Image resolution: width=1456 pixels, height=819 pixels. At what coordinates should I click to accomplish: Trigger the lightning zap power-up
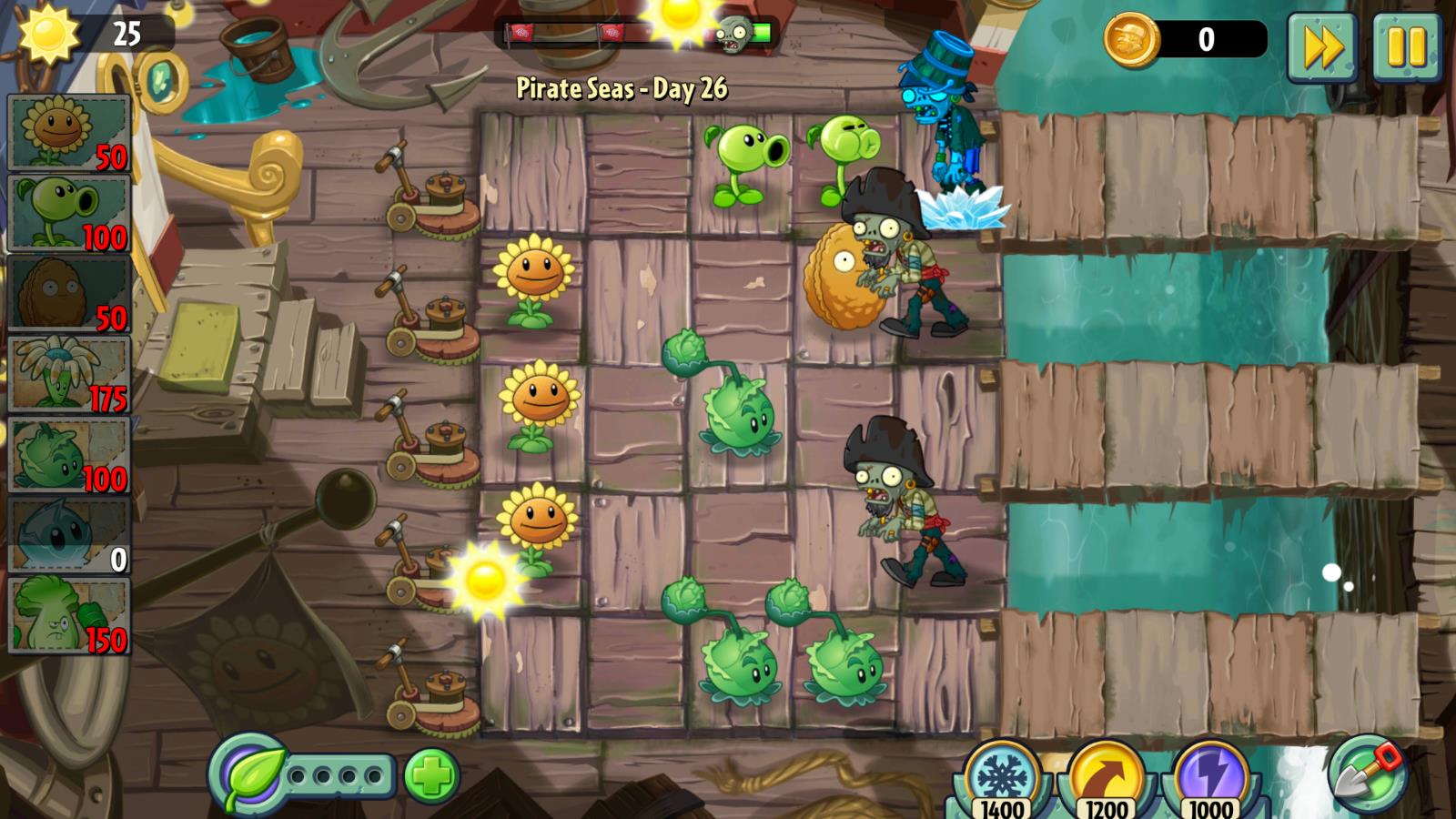(x=1211, y=779)
